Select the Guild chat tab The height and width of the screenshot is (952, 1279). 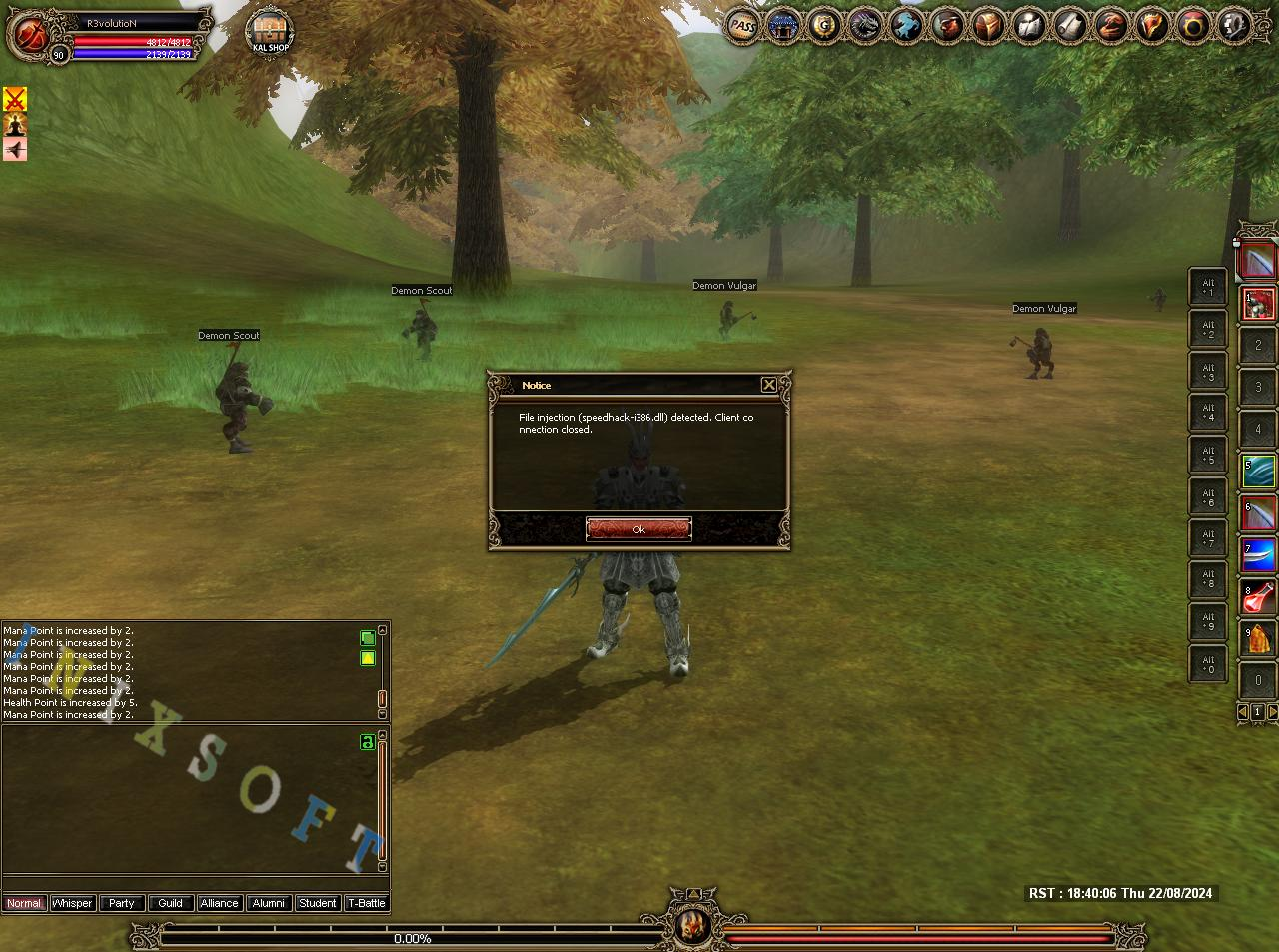[x=170, y=903]
